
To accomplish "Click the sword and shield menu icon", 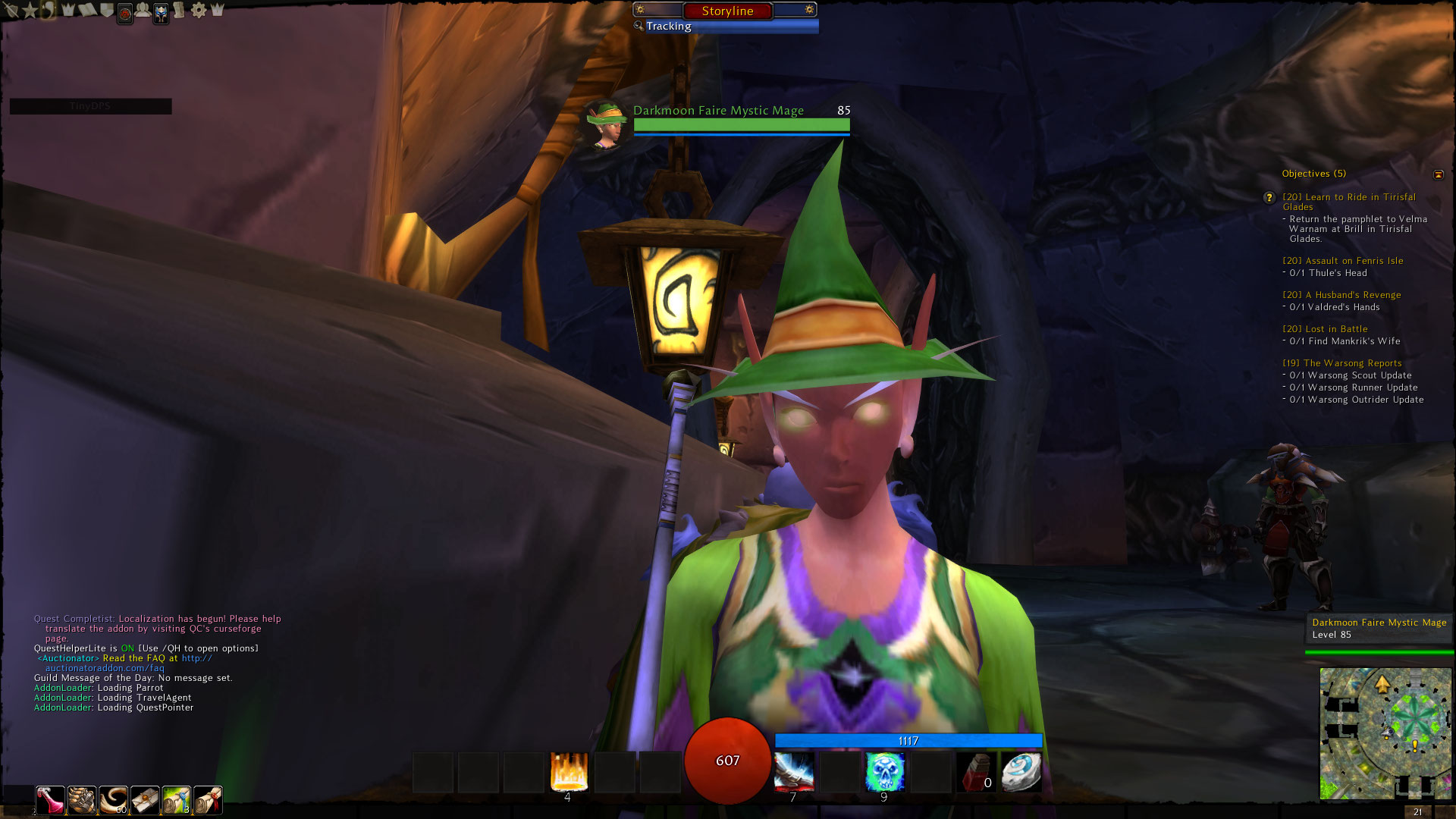I will tap(11, 11).
